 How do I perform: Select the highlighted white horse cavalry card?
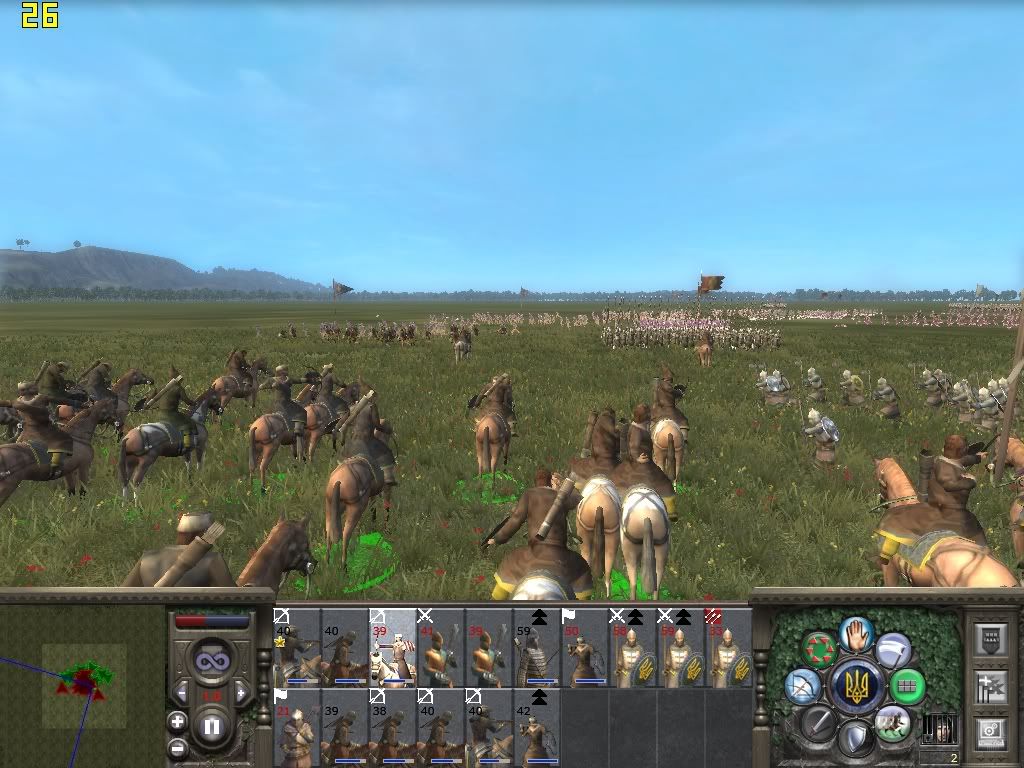point(393,647)
